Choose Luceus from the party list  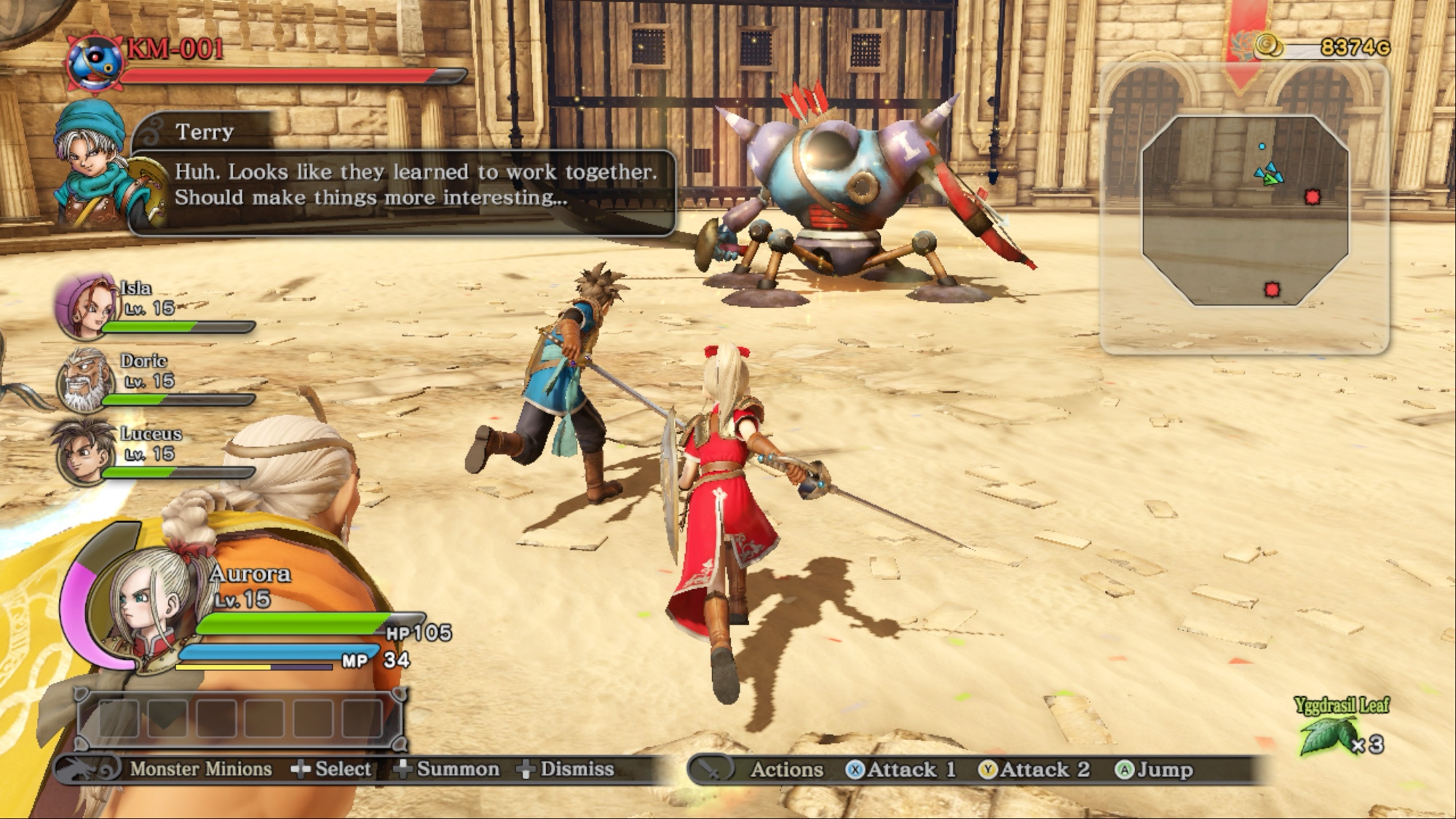[x=84, y=452]
